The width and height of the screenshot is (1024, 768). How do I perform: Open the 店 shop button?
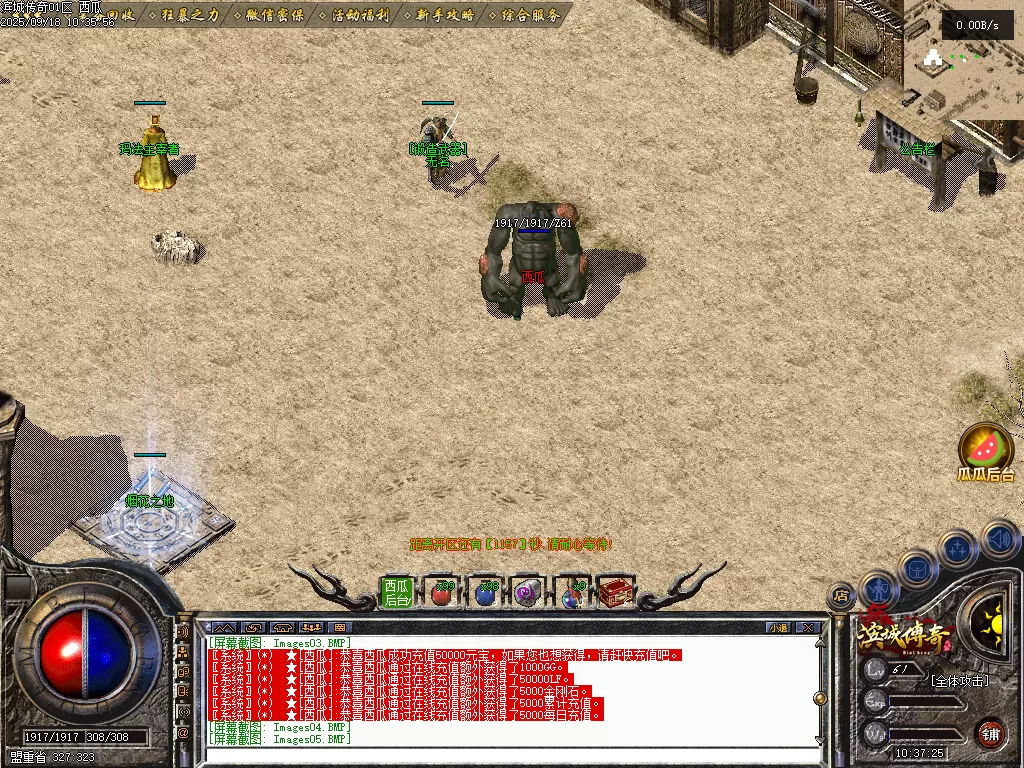tap(841, 596)
